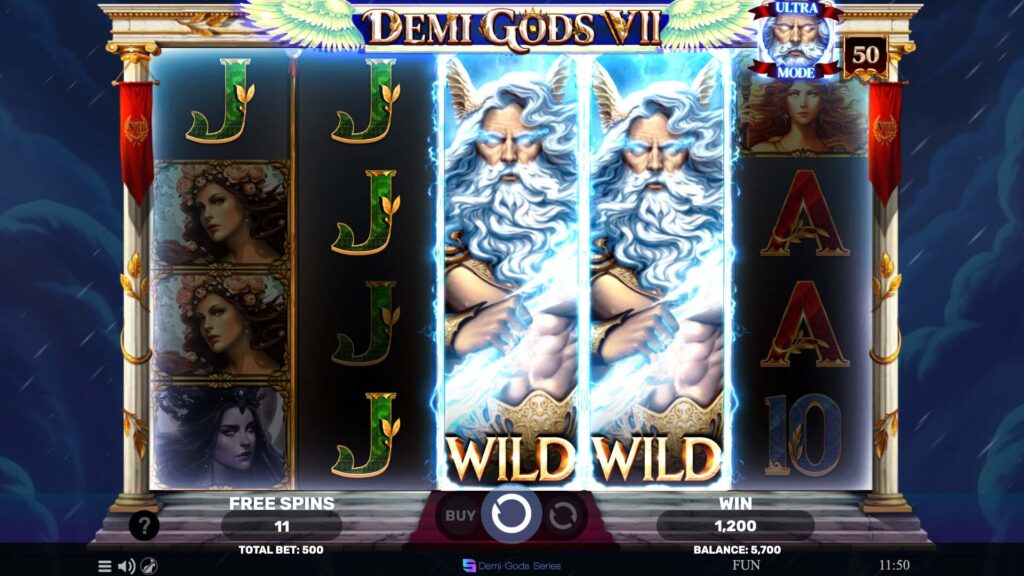This screenshot has height=576, width=1024.
Task: Open the hamburger menu
Action: [105, 566]
